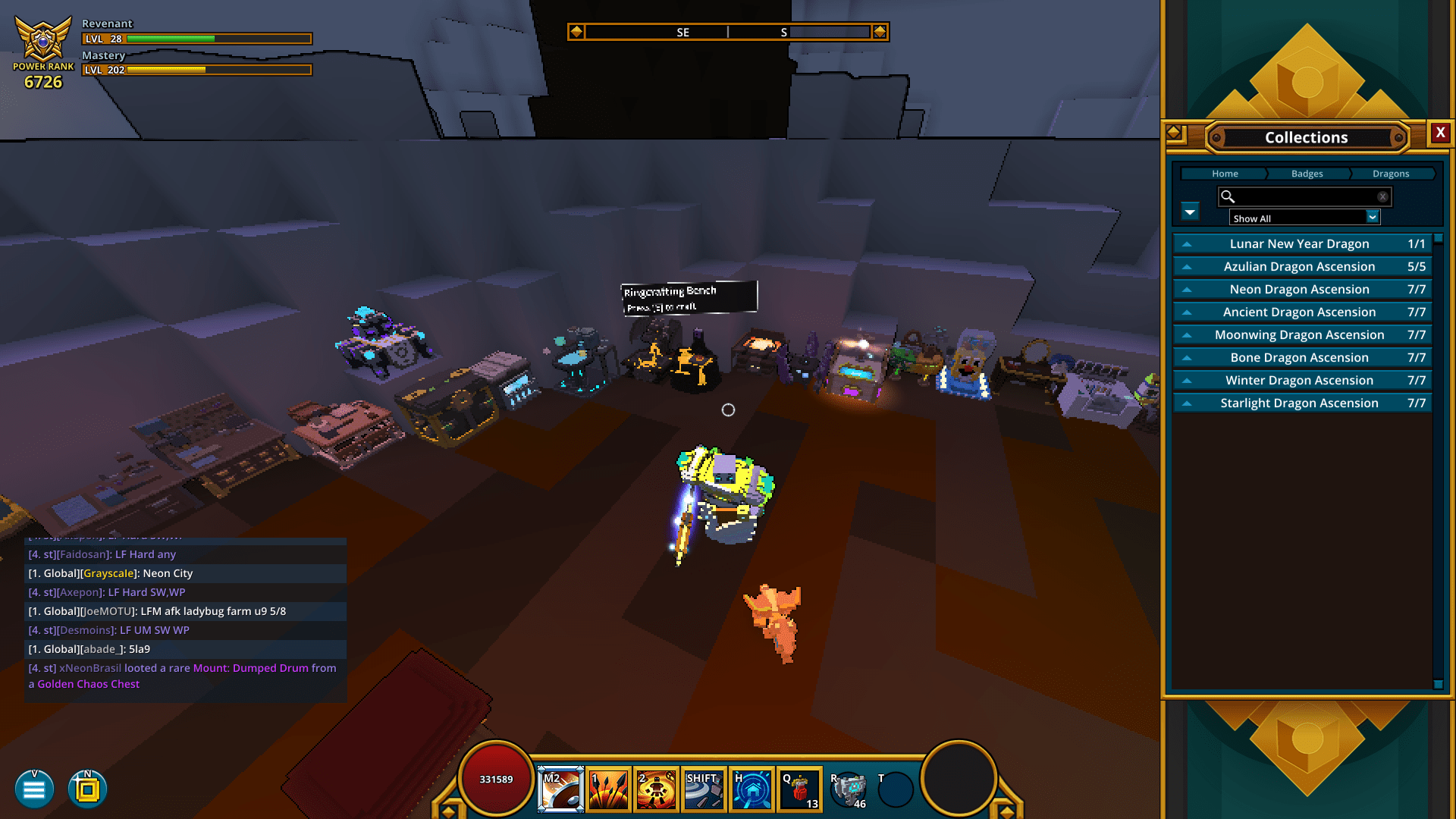Select the M2 basic attack ability icon
1456x819 pixels.
pos(560,789)
